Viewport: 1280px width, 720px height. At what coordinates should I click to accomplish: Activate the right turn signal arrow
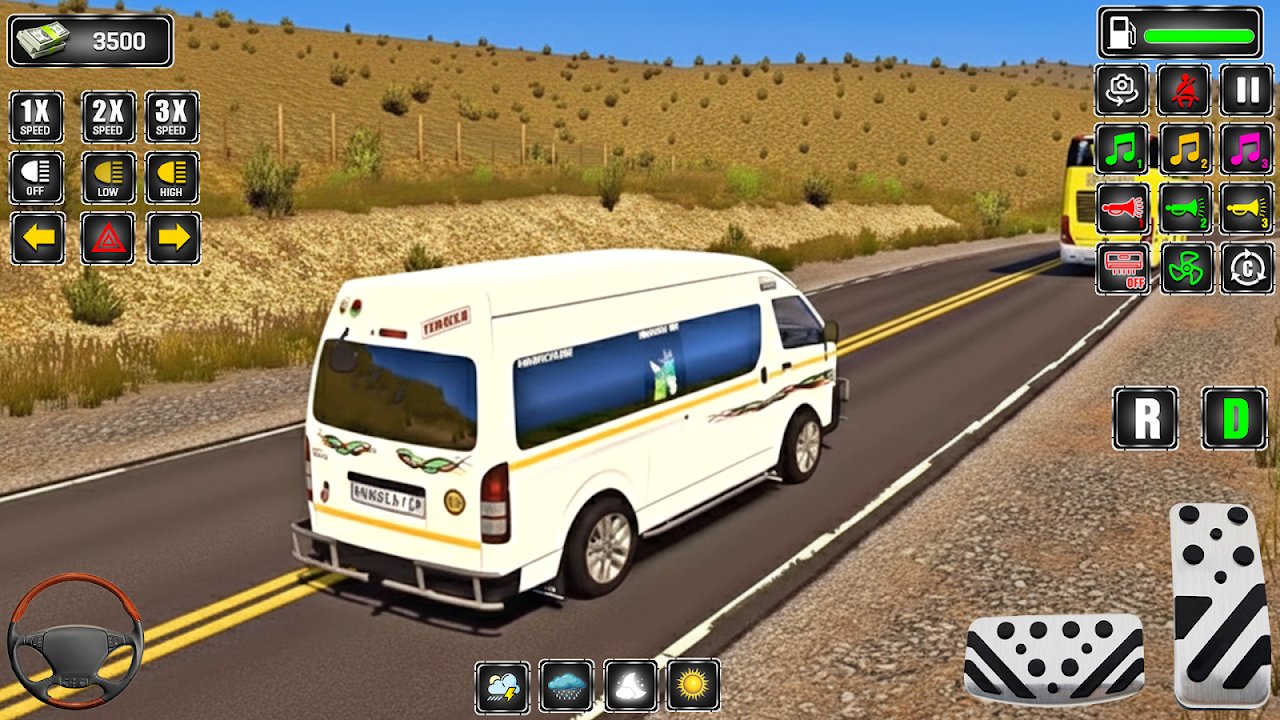[x=173, y=238]
